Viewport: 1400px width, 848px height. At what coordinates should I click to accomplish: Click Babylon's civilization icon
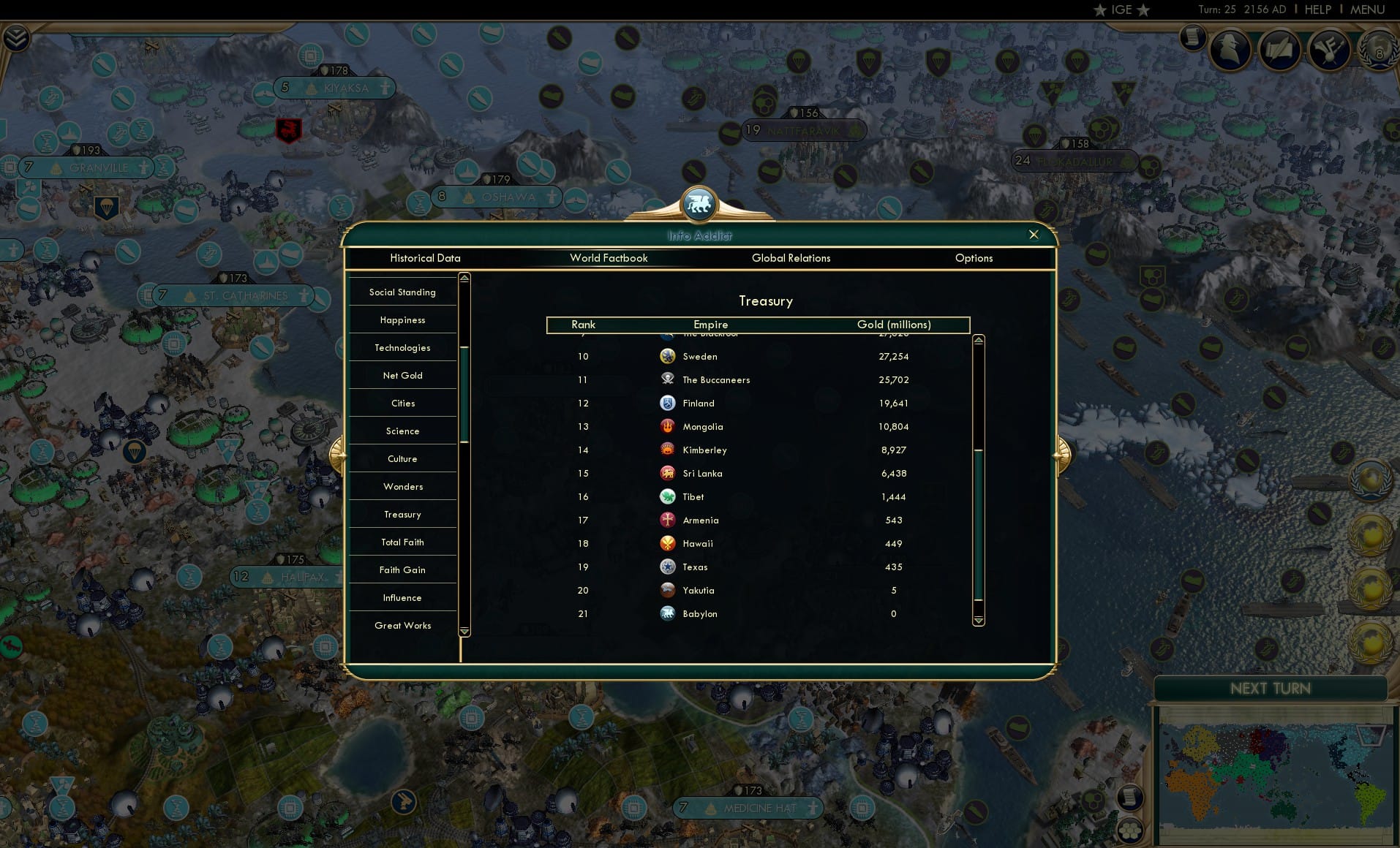coord(667,613)
